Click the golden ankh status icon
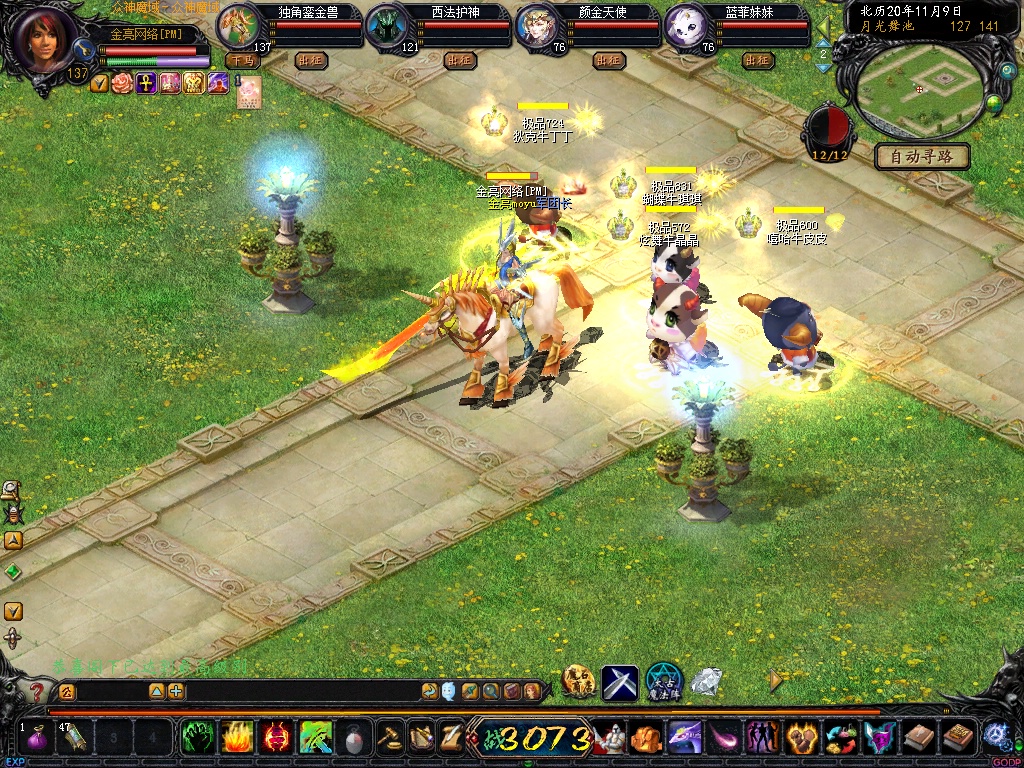The image size is (1024, 768). click(146, 83)
